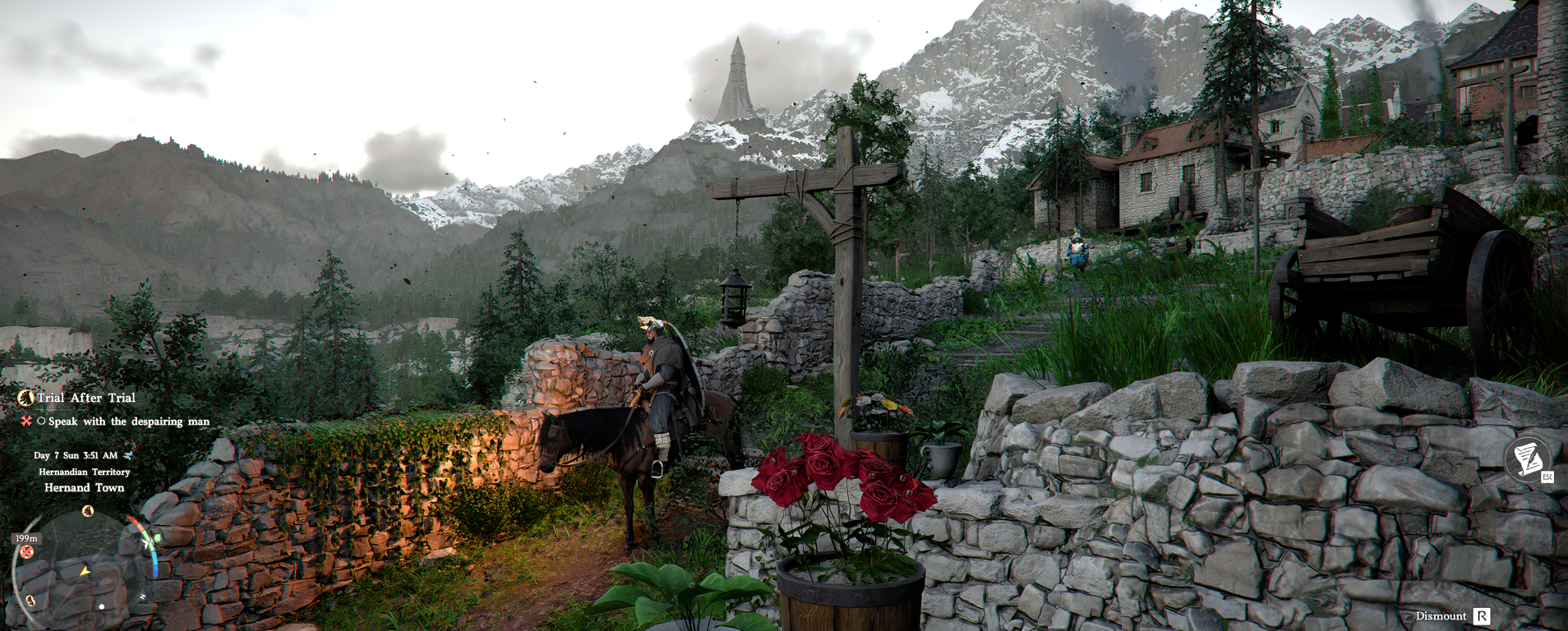This screenshot has width=1568, height=631.
Task: Click the quest emblem marker atop the minimap
Action: click(87, 511)
